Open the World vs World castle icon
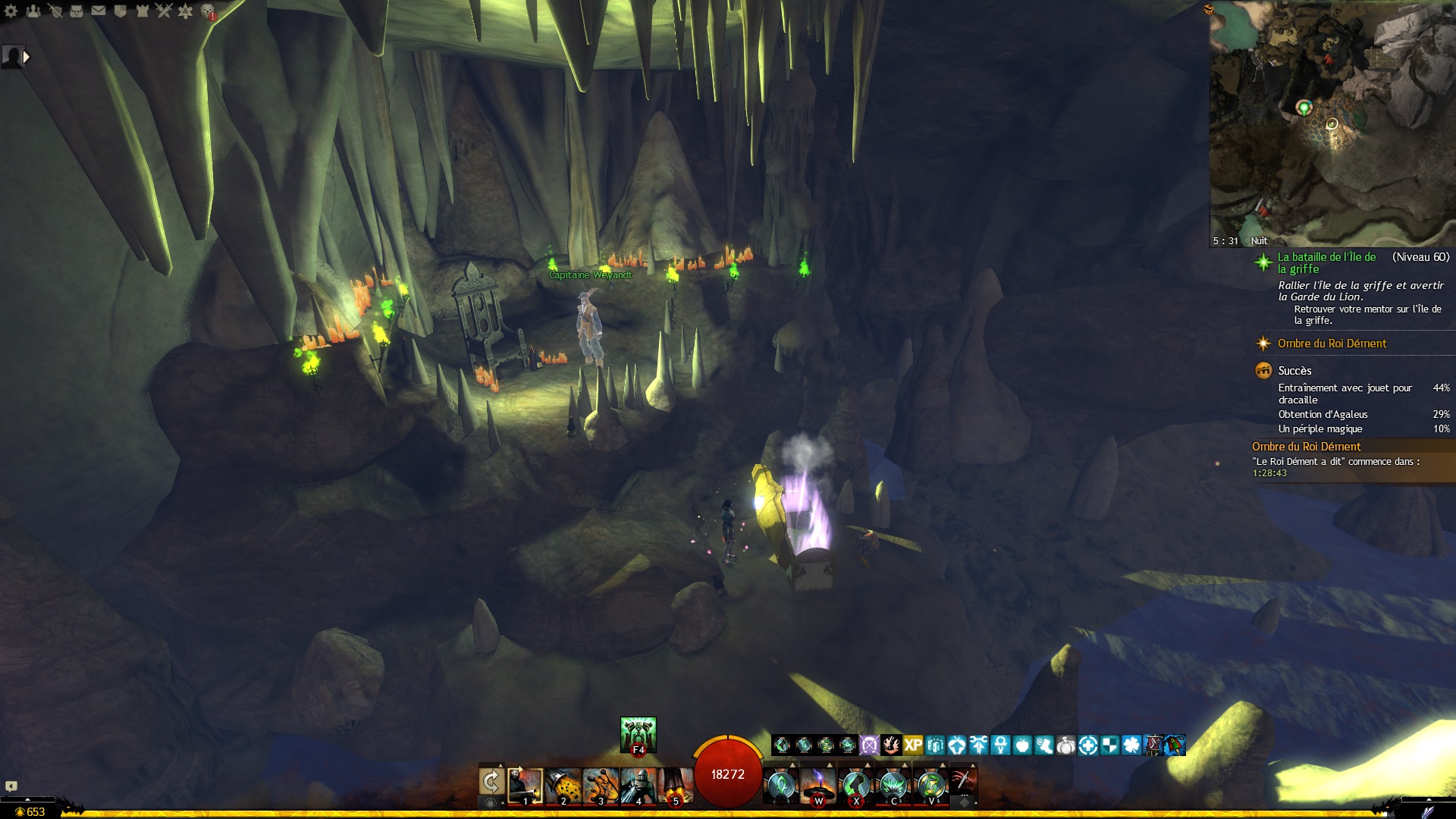Viewport: 1456px width, 819px height. pos(142,11)
